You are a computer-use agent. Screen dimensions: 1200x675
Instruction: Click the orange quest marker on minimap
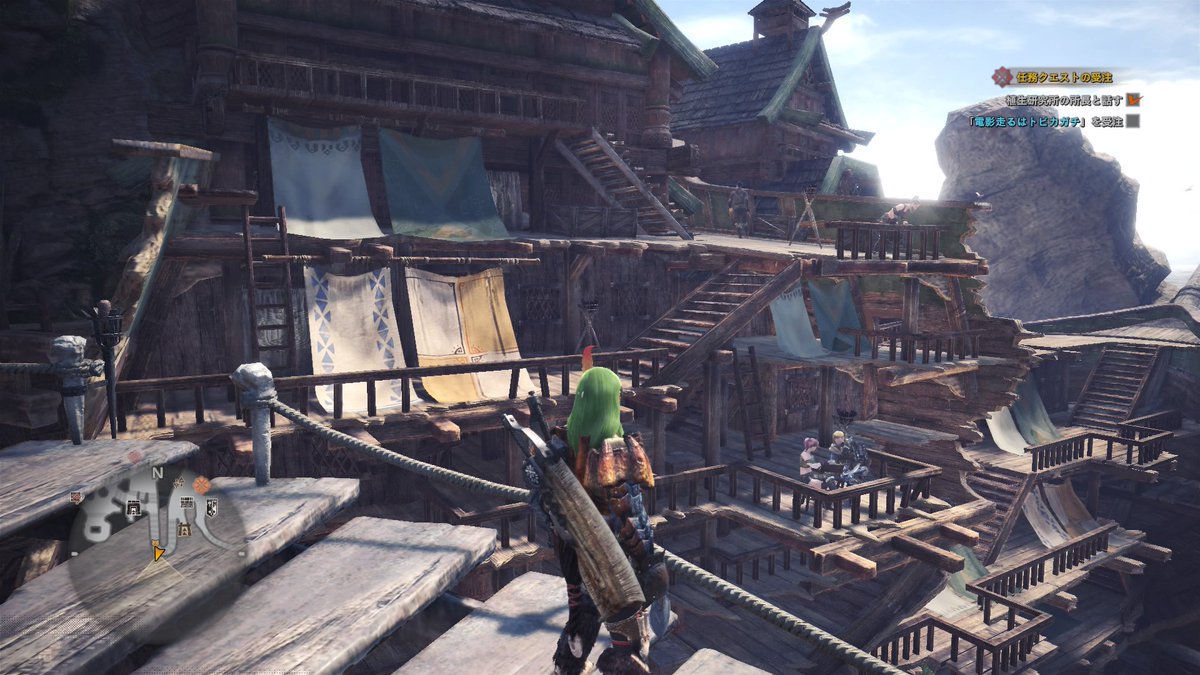[x=202, y=485]
